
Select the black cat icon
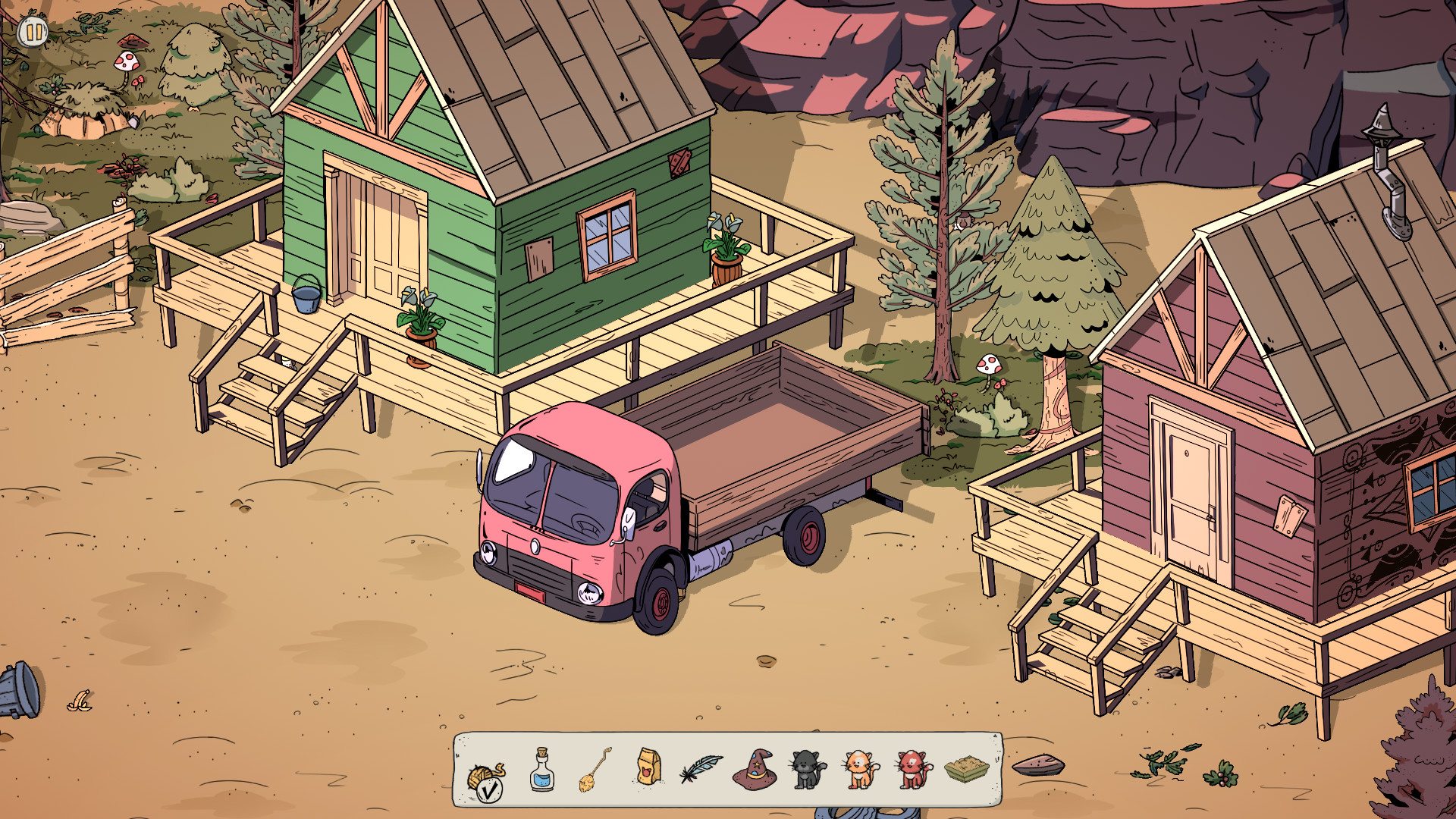pyautogui.click(x=808, y=770)
